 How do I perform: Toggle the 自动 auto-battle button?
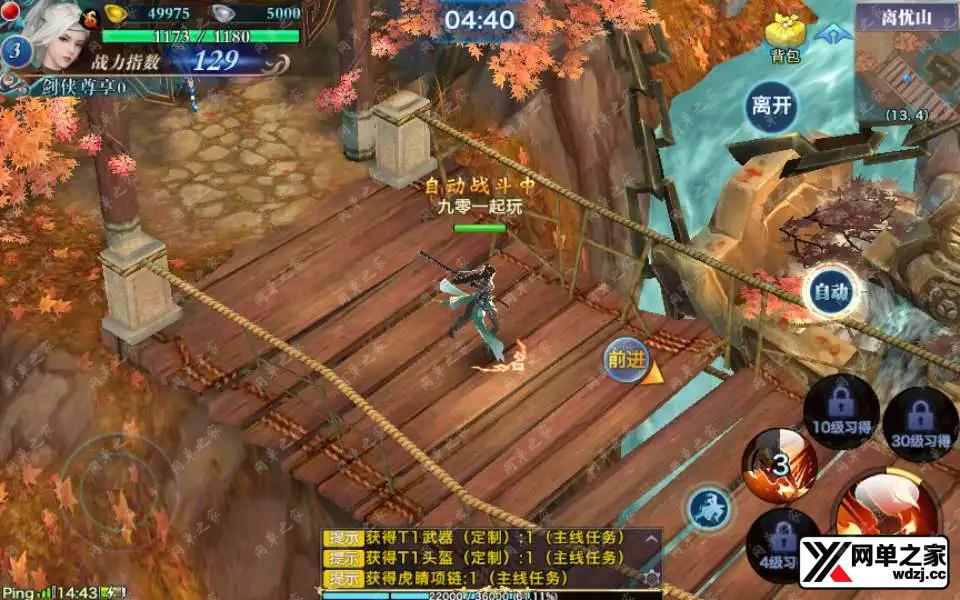click(830, 292)
